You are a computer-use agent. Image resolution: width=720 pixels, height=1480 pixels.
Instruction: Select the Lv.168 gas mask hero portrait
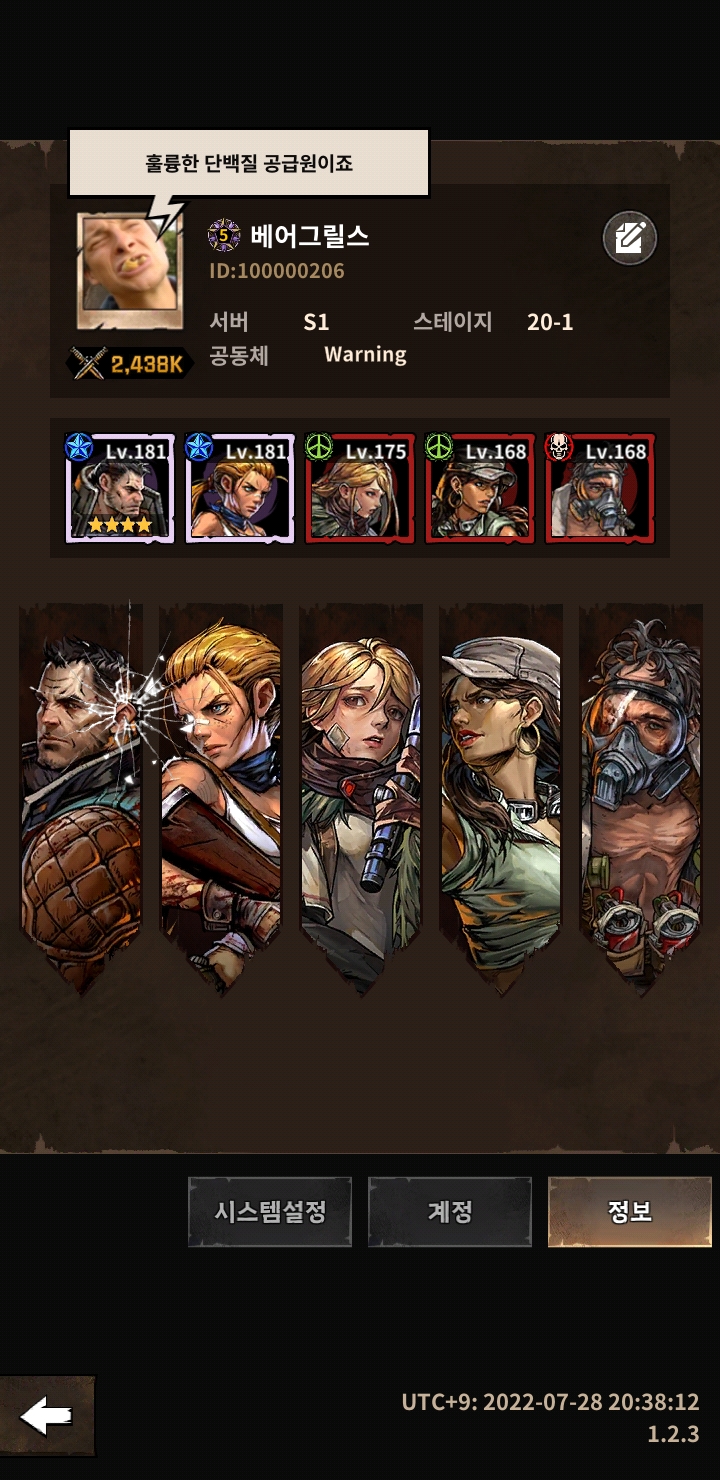coord(600,488)
